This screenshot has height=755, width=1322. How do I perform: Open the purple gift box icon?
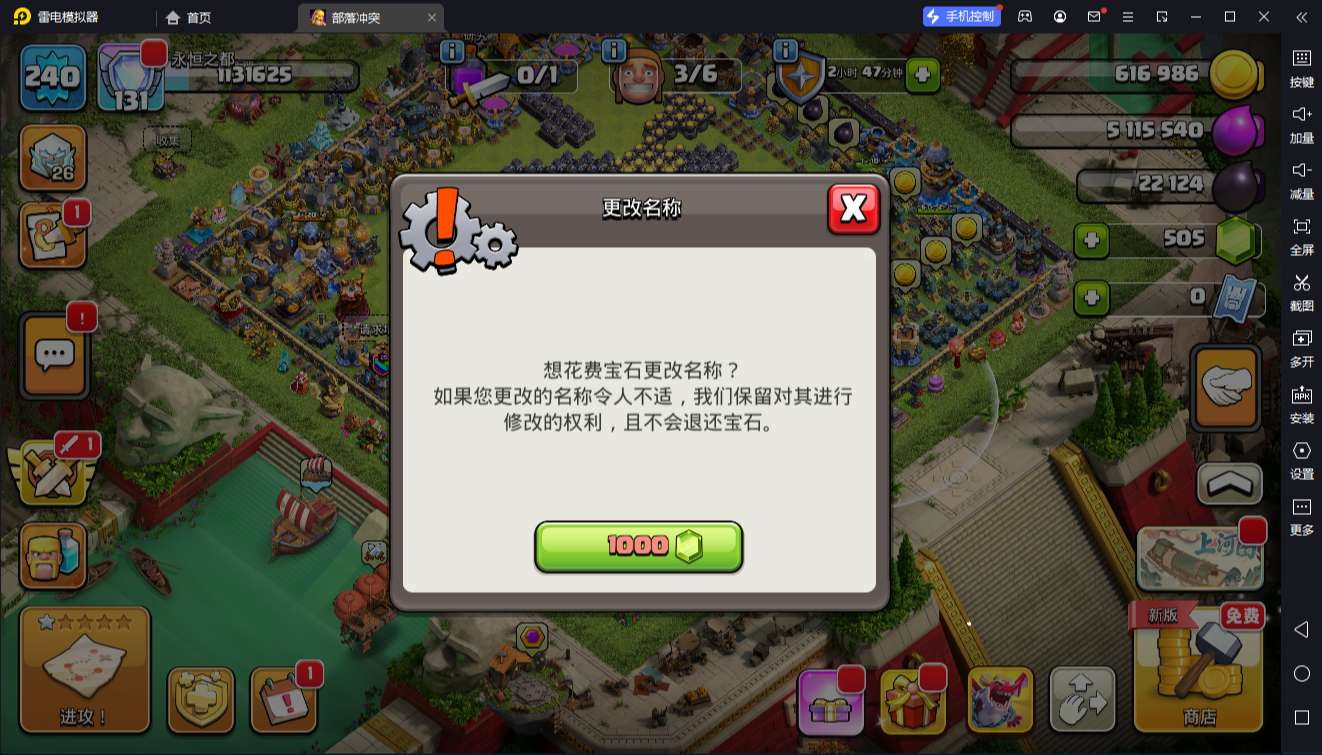click(x=831, y=700)
